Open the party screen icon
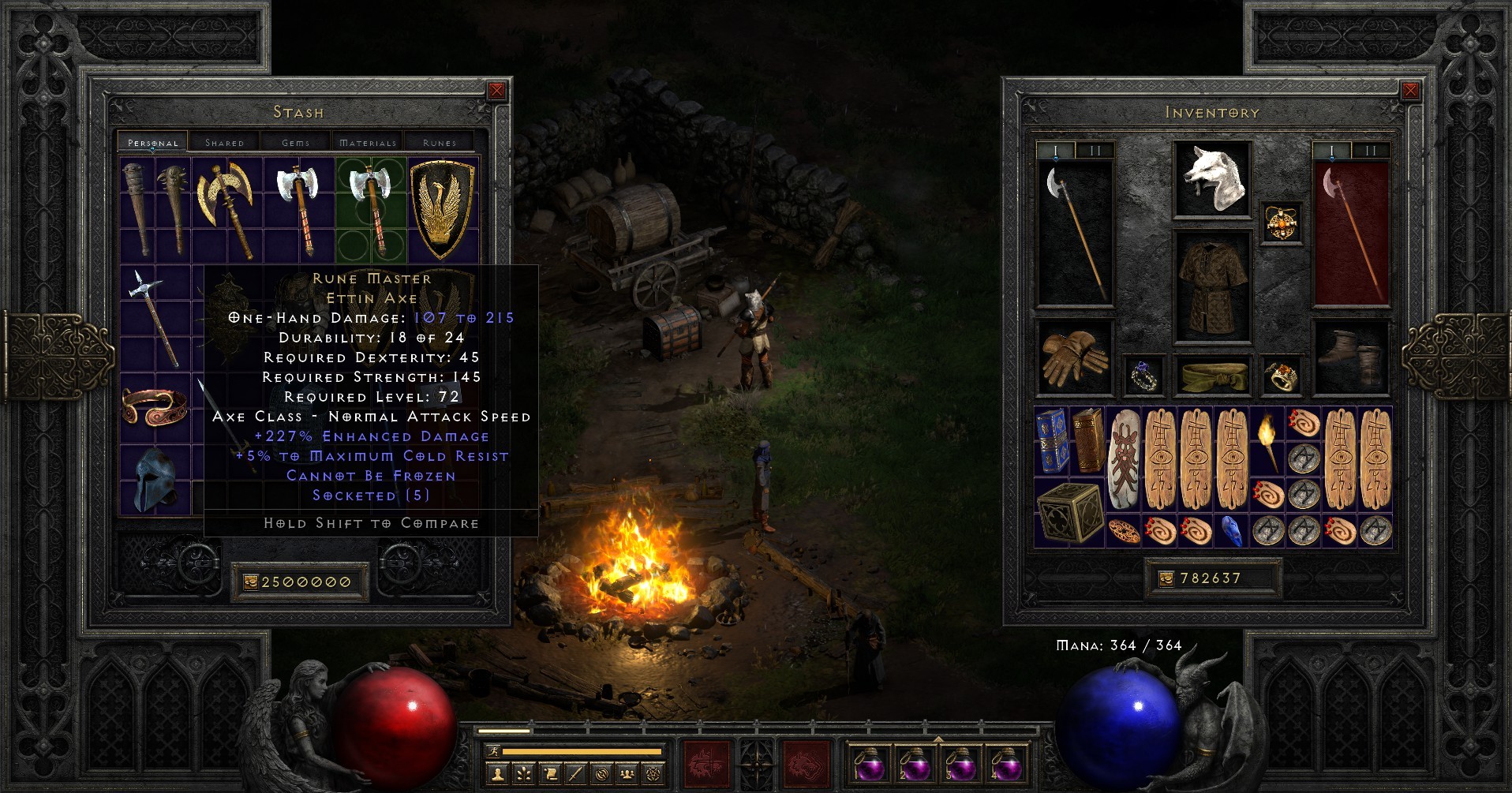This screenshot has width=1512, height=793. pyautogui.click(x=627, y=773)
